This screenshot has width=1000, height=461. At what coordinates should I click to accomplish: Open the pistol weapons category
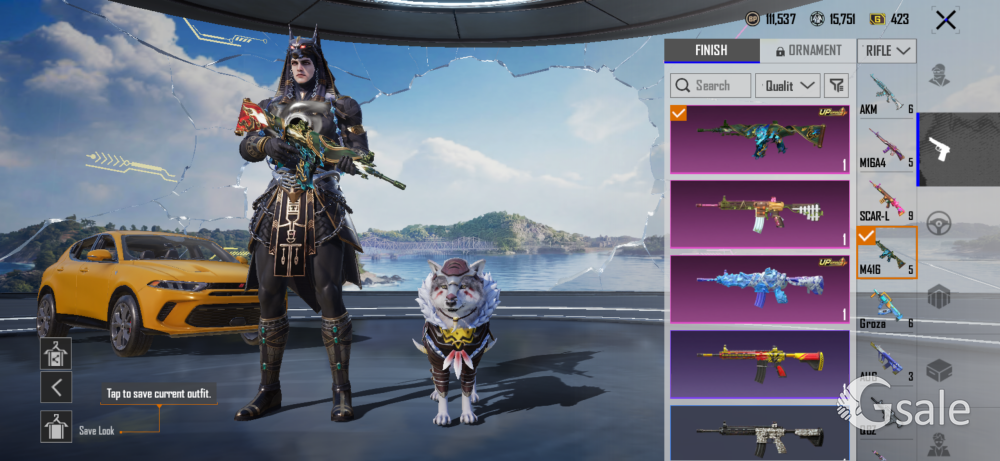point(940,150)
